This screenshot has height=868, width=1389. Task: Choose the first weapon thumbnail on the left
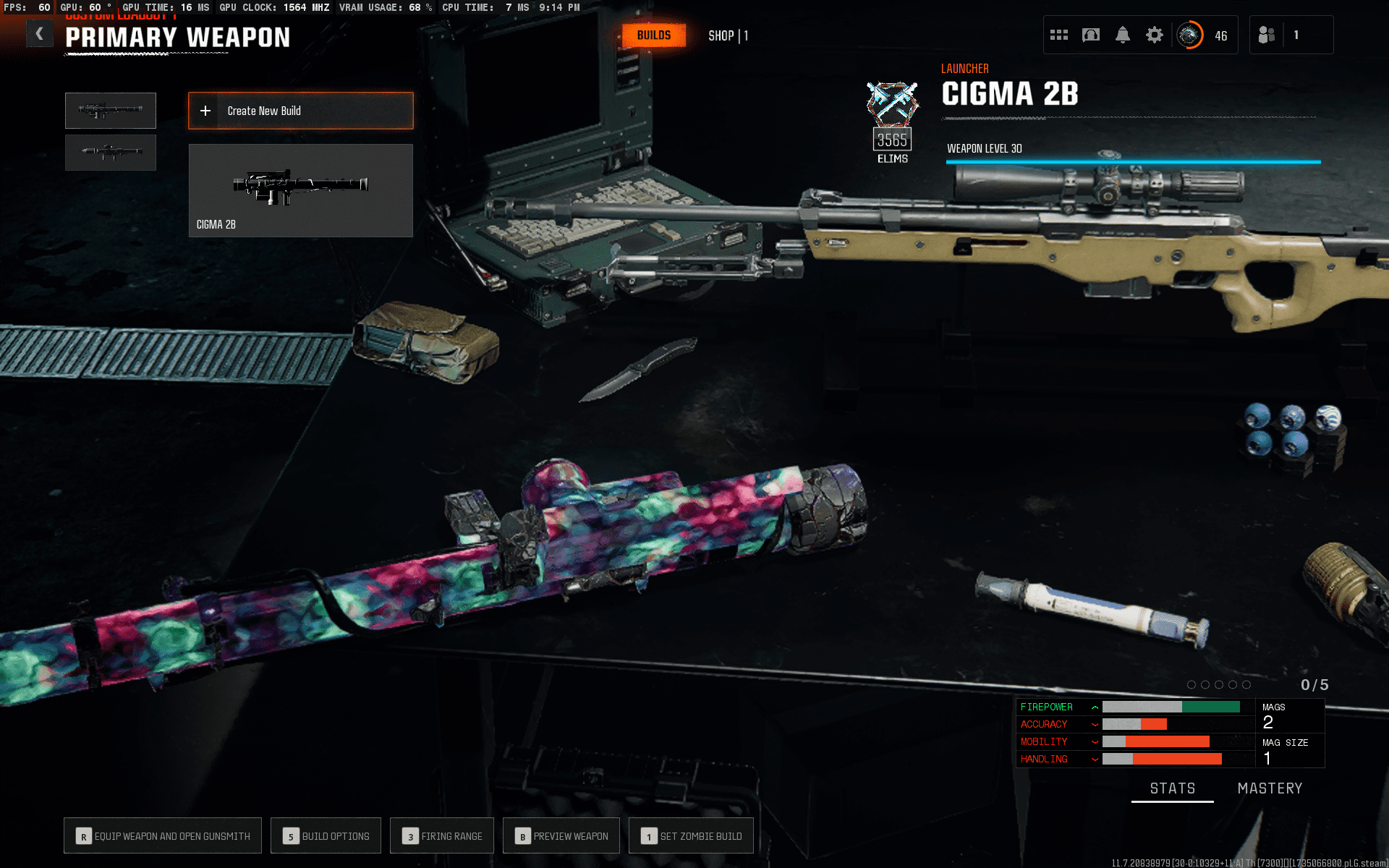pos(111,111)
